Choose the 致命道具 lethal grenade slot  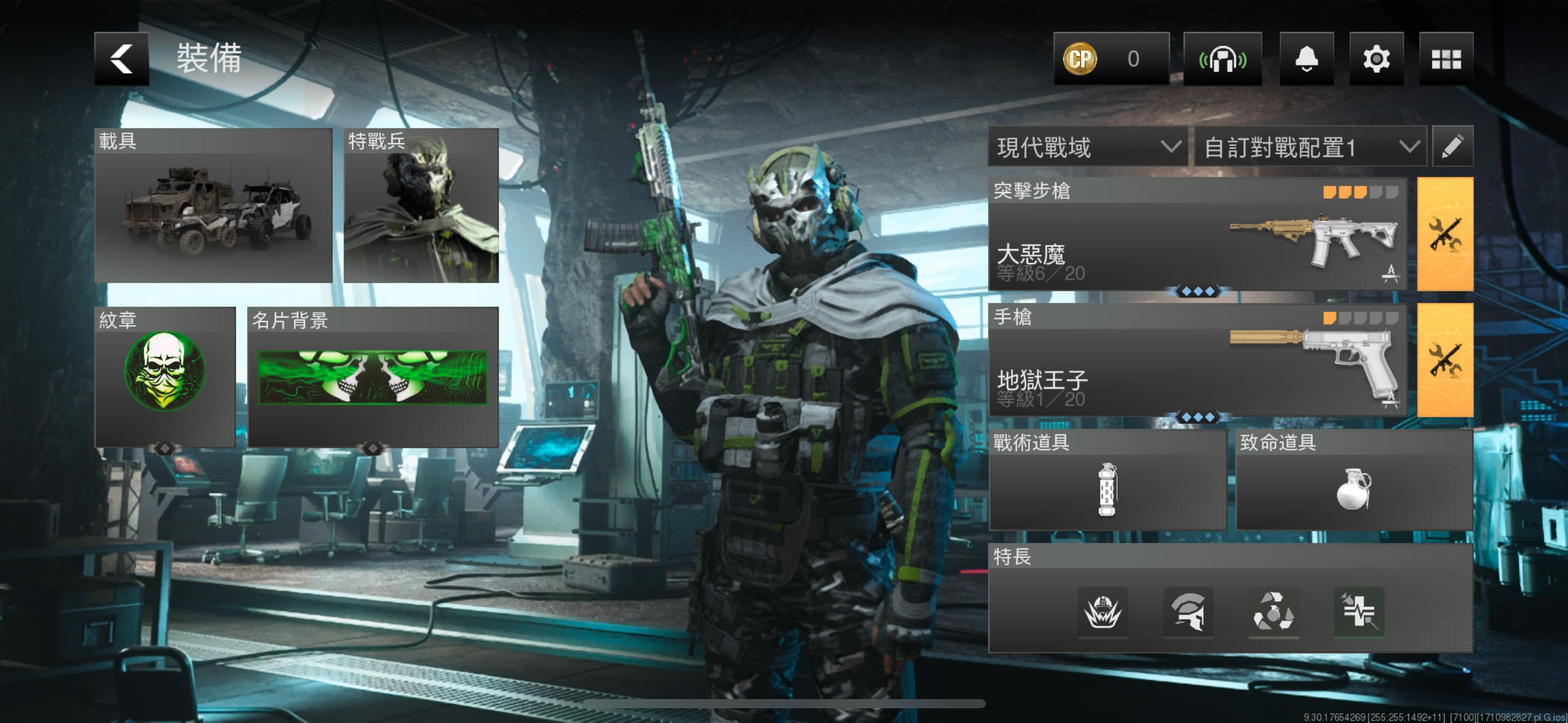click(x=1354, y=480)
